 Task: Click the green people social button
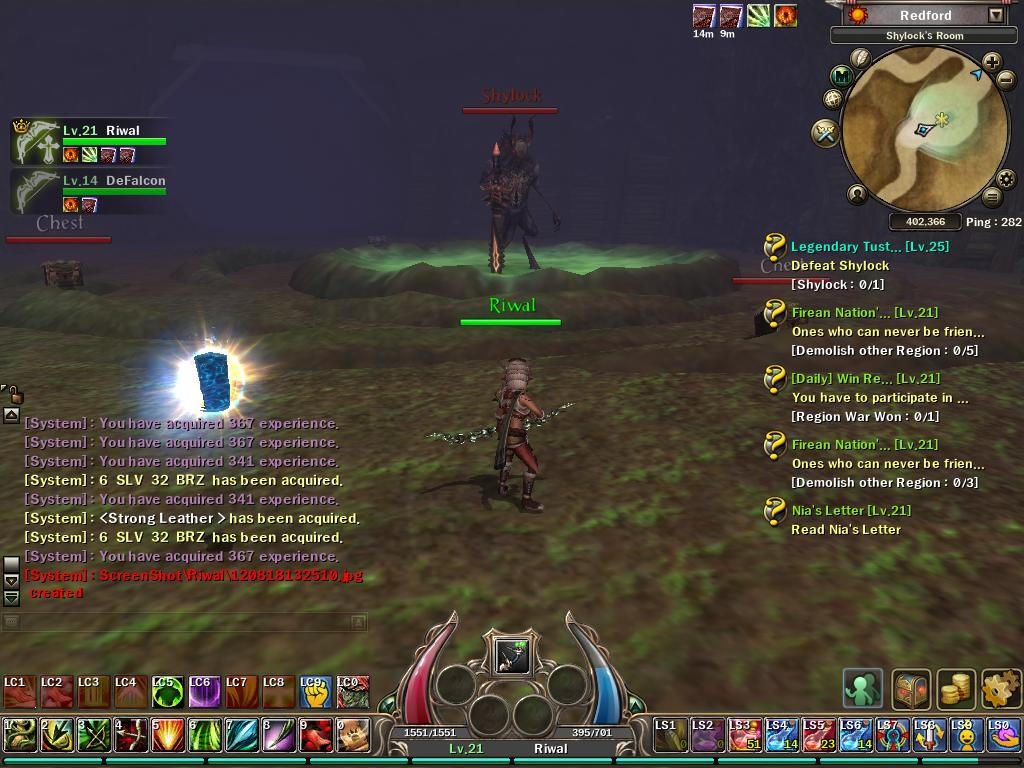pyautogui.click(x=863, y=689)
